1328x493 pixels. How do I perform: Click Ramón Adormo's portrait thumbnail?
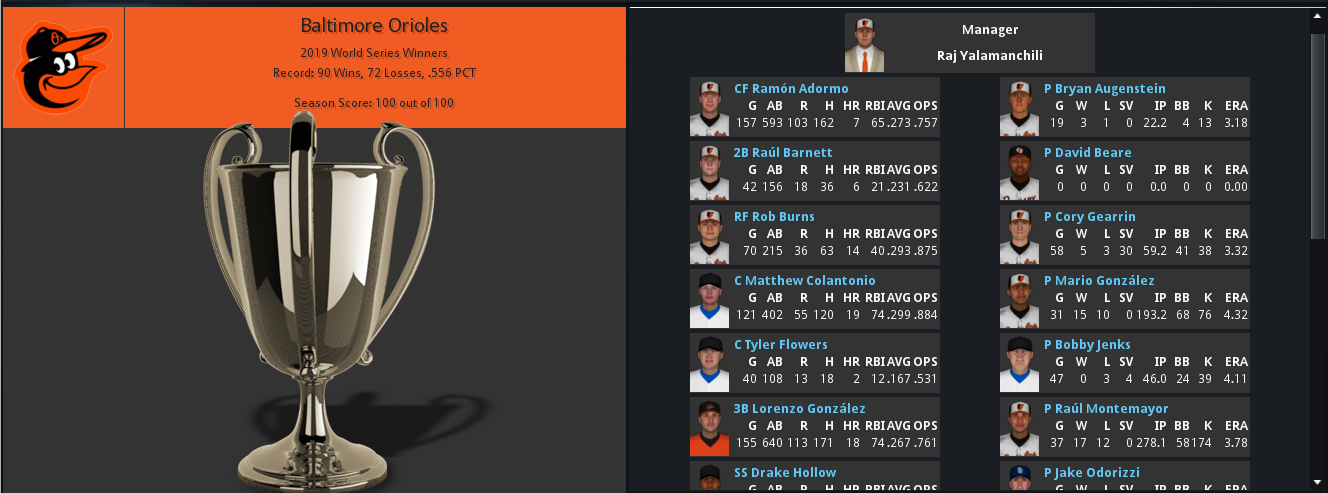tap(709, 108)
